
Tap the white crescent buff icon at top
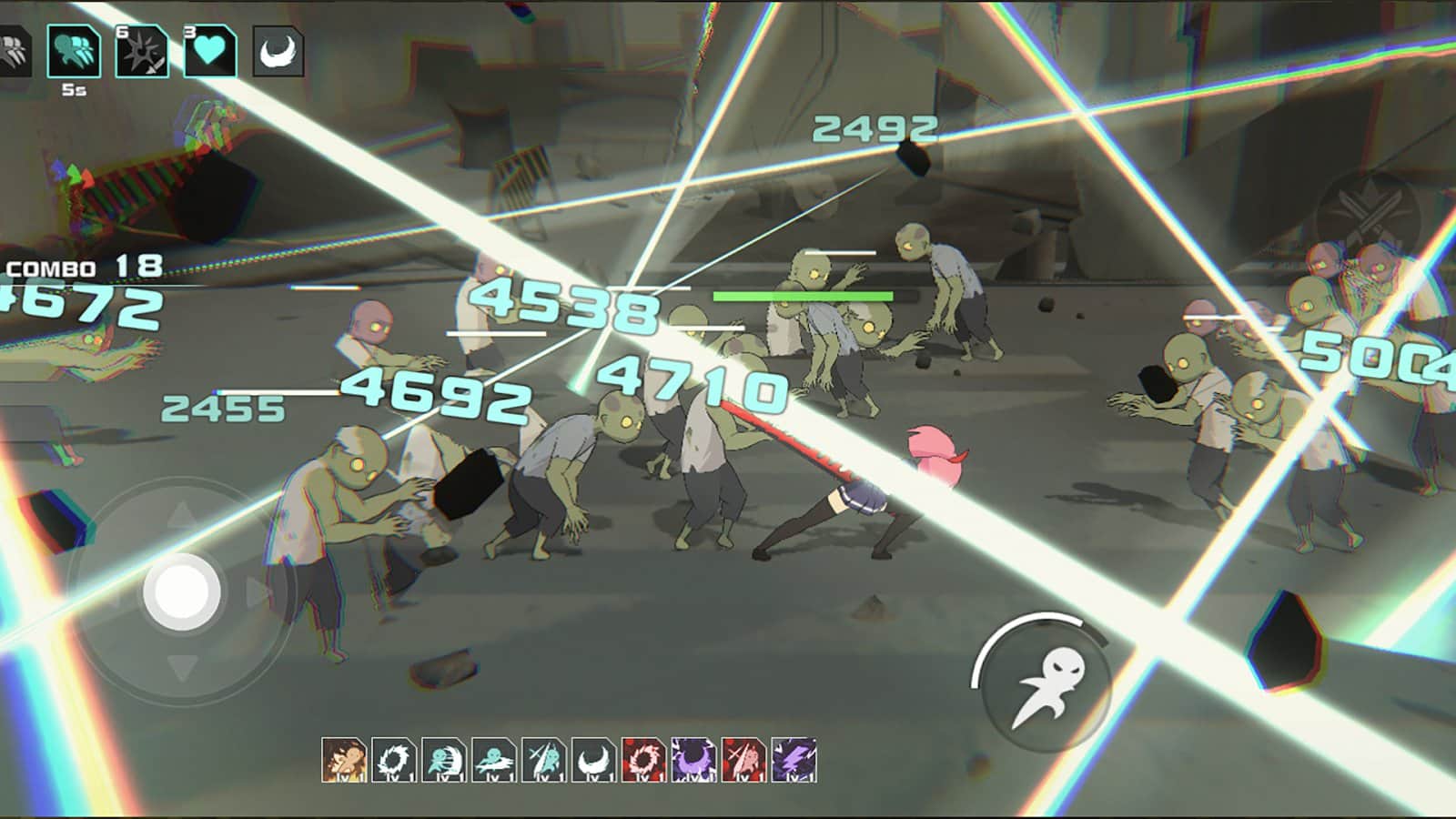(x=278, y=51)
